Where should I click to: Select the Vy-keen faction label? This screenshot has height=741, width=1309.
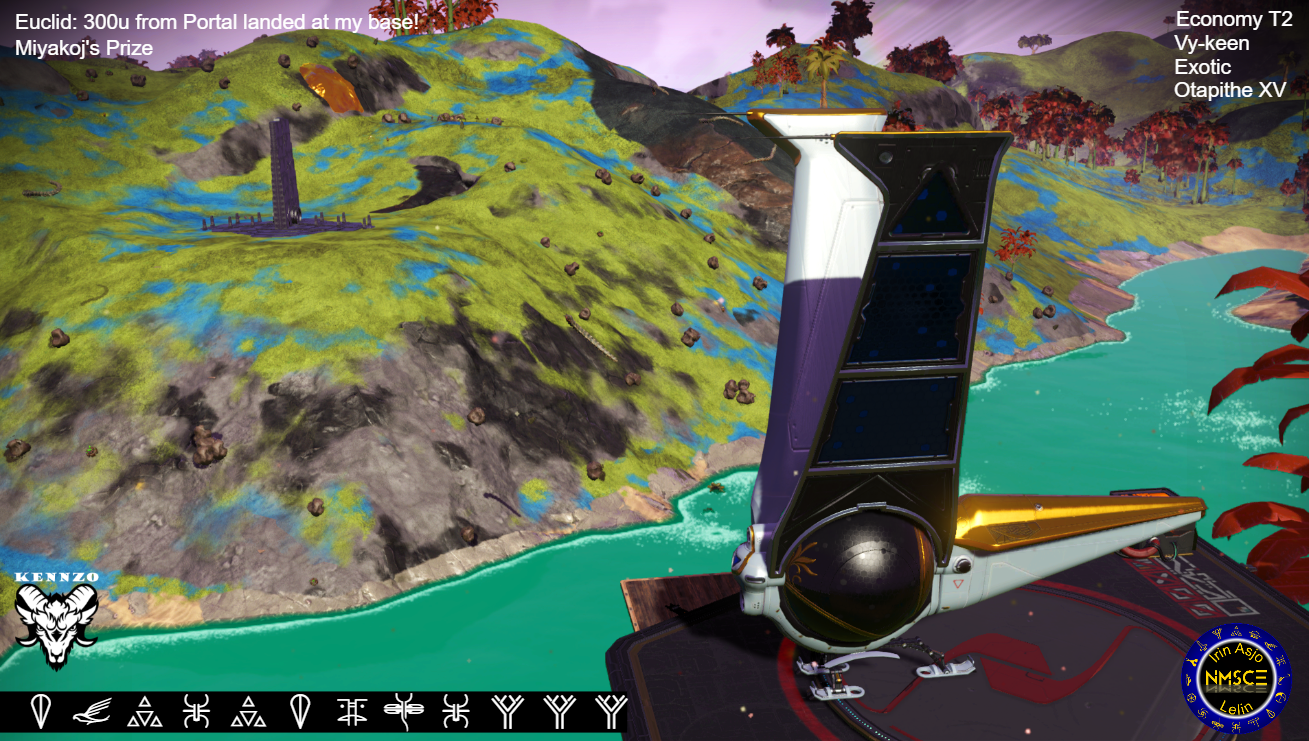pyautogui.click(x=1213, y=43)
